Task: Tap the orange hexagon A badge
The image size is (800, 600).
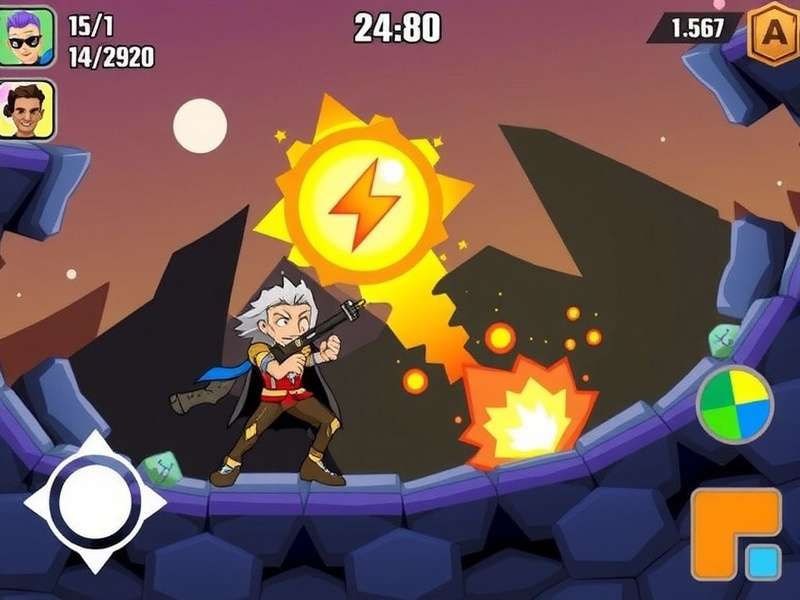Action: tap(774, 29)
